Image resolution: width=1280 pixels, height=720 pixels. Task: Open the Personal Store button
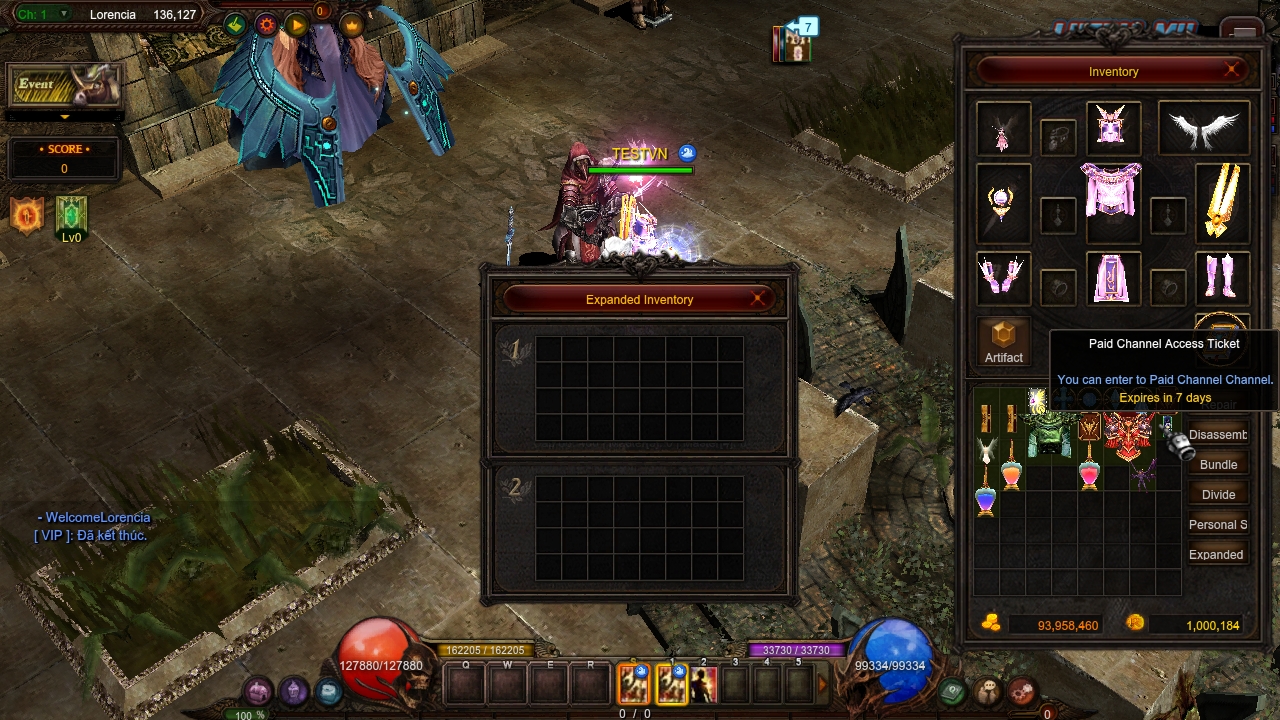click(1218, 525)
